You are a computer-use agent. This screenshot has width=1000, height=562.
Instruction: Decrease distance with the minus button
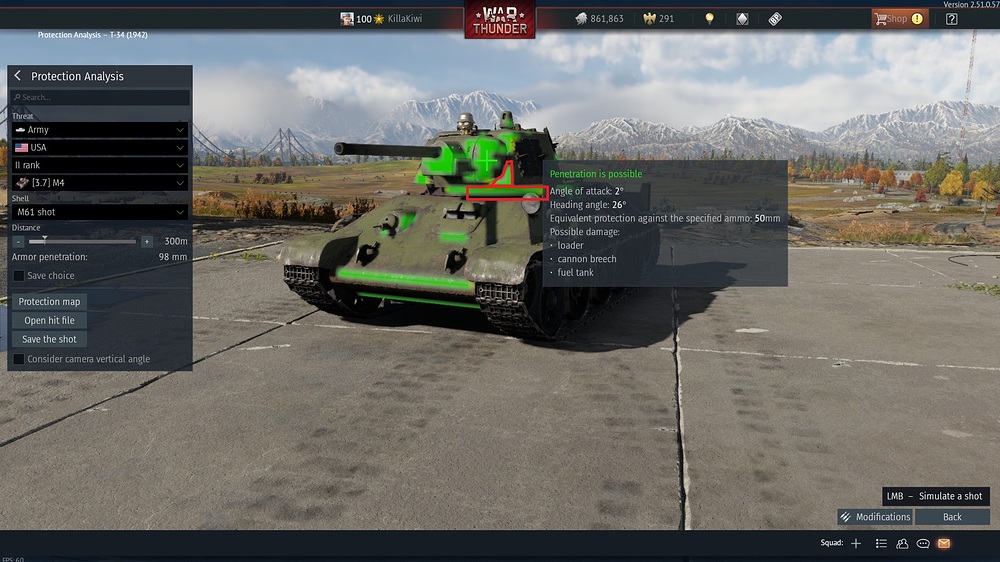[x=19, y=241]
